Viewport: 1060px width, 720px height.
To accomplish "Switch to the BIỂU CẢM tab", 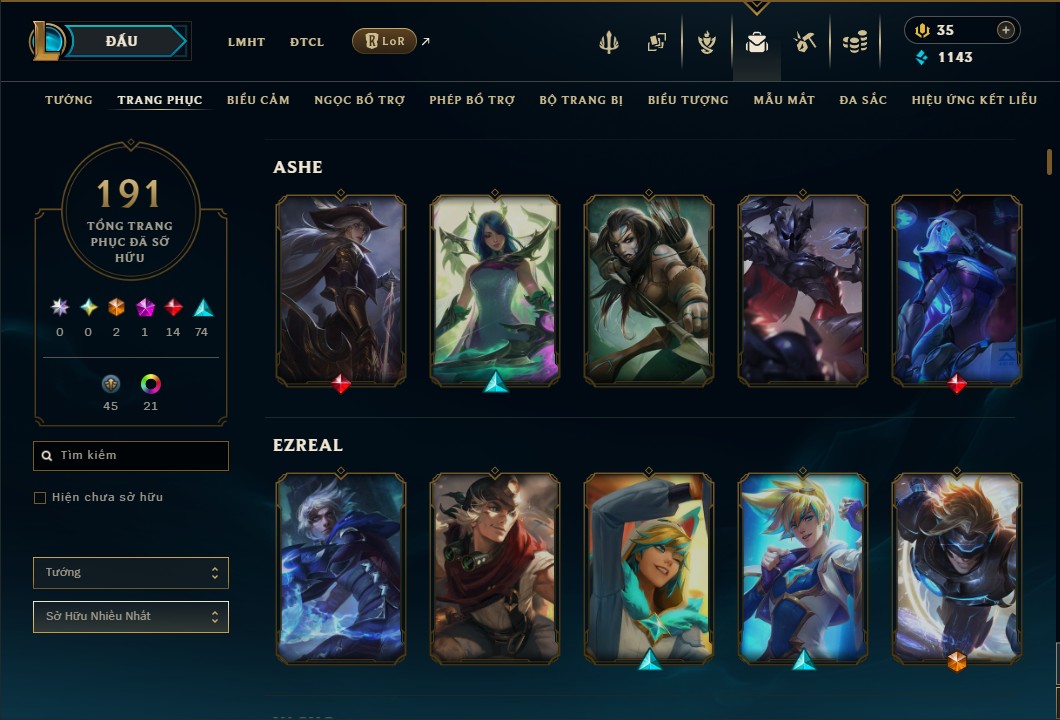I will (258, 100).
